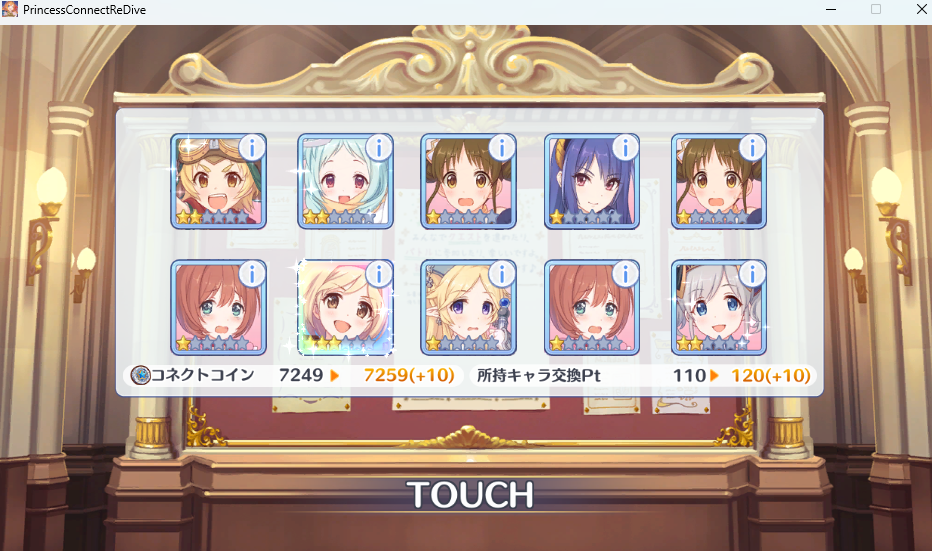Image resolution: width=932 pixels, height=551 pixels.
Task: Open info icon on the dark-blue-haired character
Action: click(627, 148)
